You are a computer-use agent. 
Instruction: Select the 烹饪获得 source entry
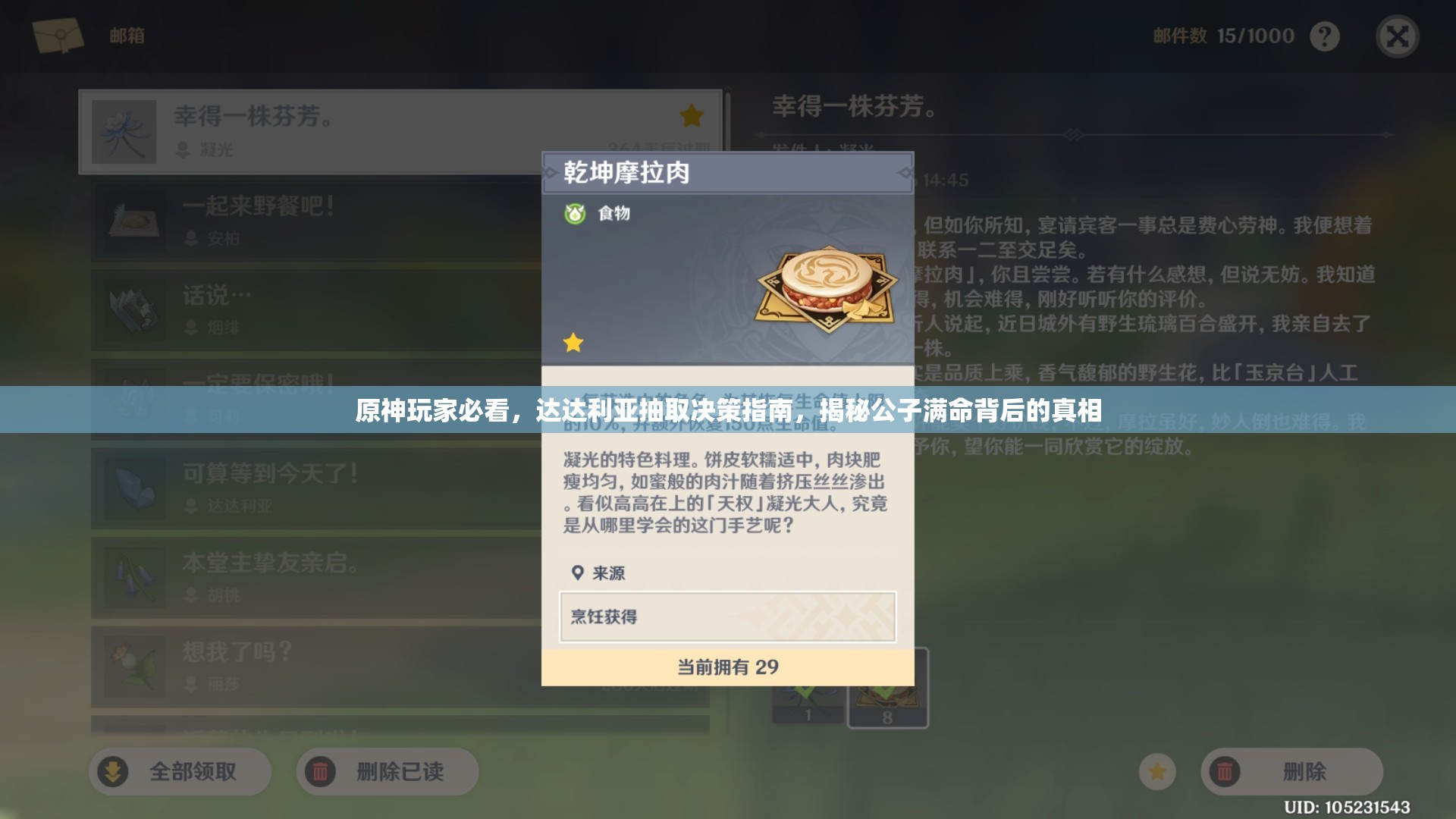726,617
